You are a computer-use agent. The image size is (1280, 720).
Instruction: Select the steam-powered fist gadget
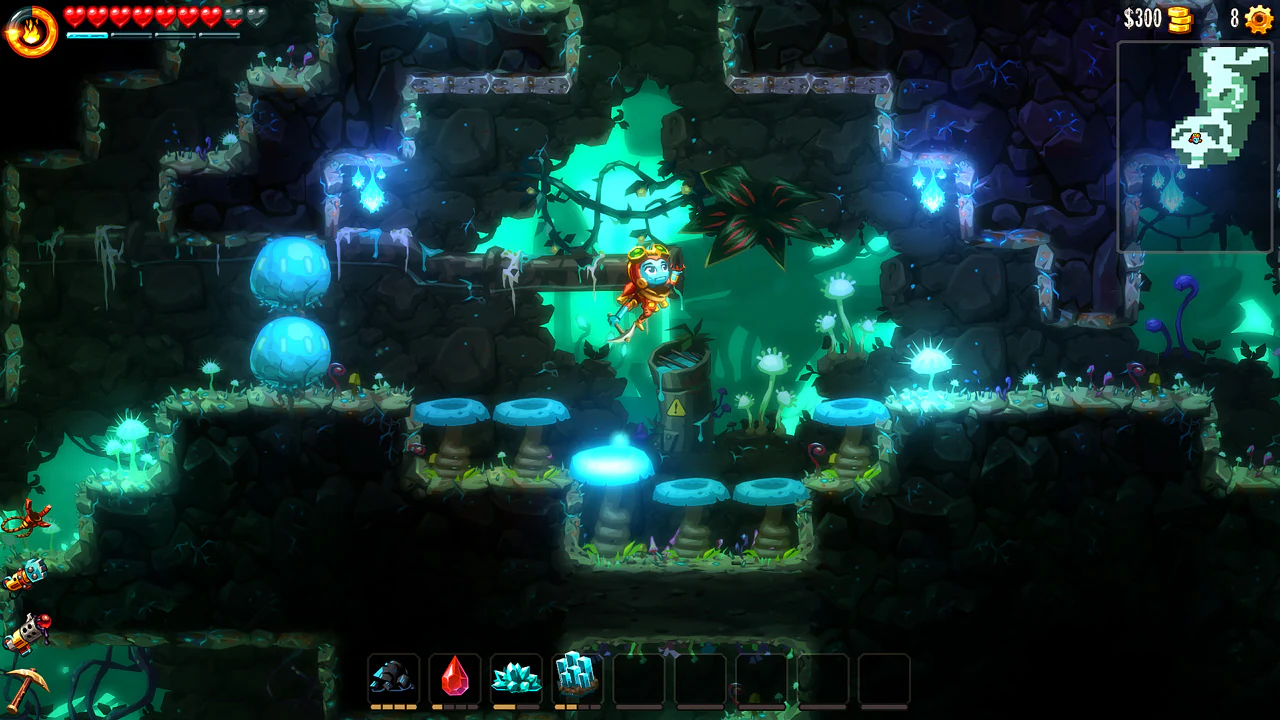(x=26, y=576)
